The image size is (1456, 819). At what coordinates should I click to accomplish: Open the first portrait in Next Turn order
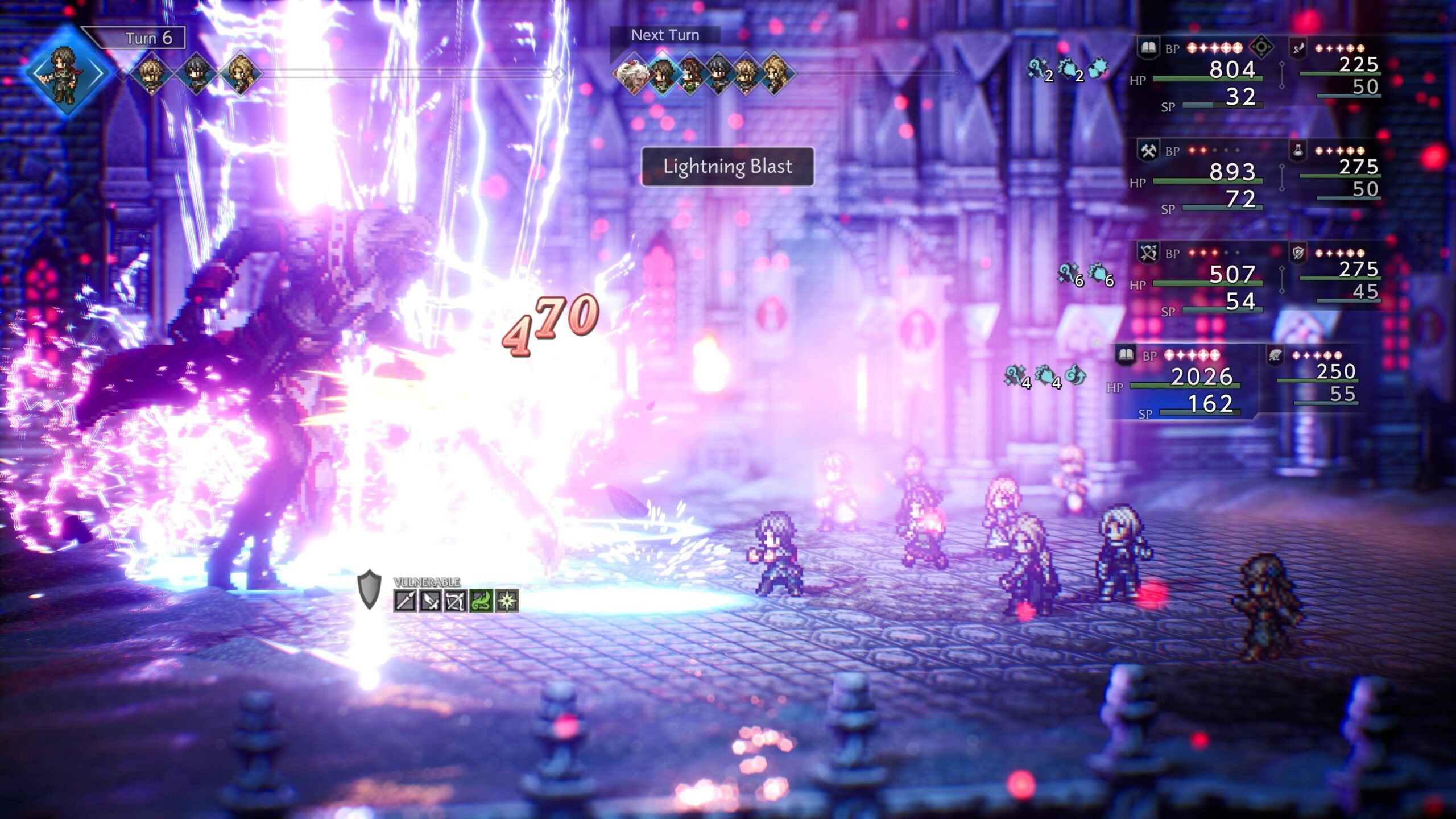coord(633,74)
